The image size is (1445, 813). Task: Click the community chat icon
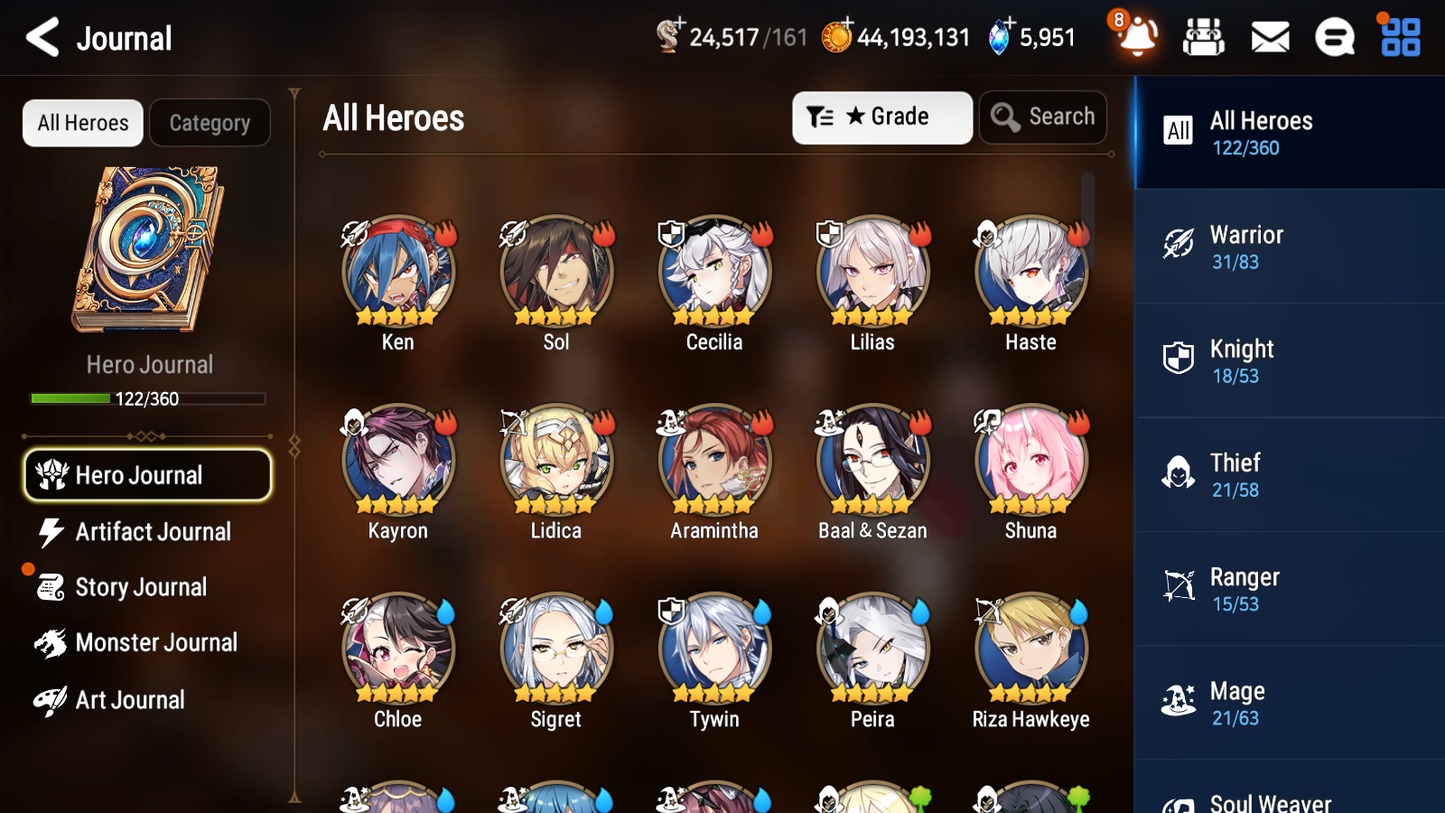click(x=1334, y=36)
